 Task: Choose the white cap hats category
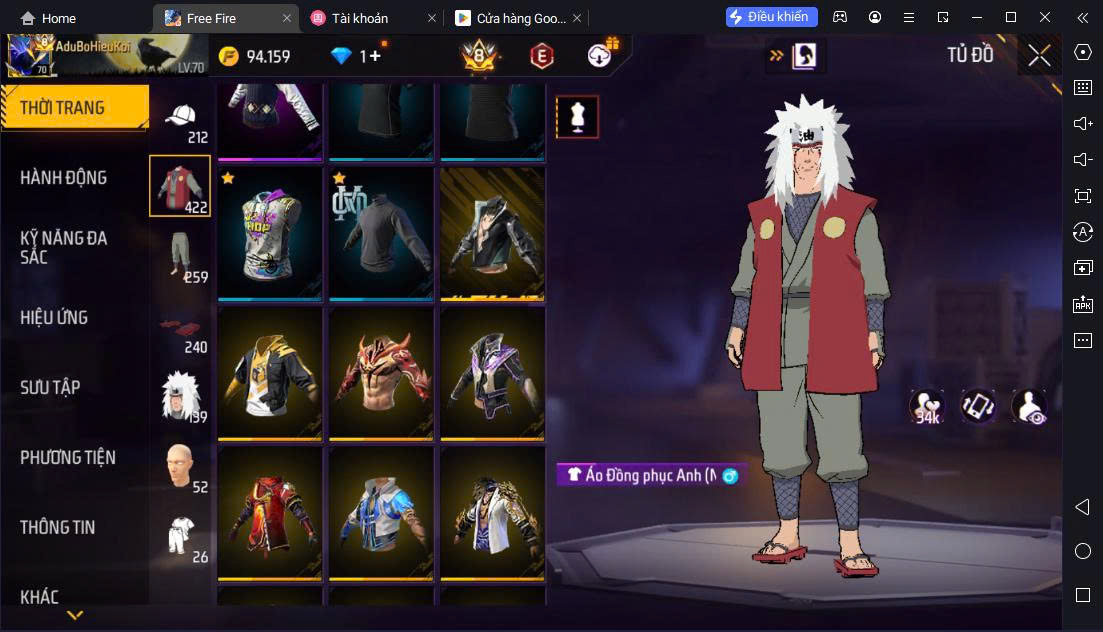click(x=181, y=120)
